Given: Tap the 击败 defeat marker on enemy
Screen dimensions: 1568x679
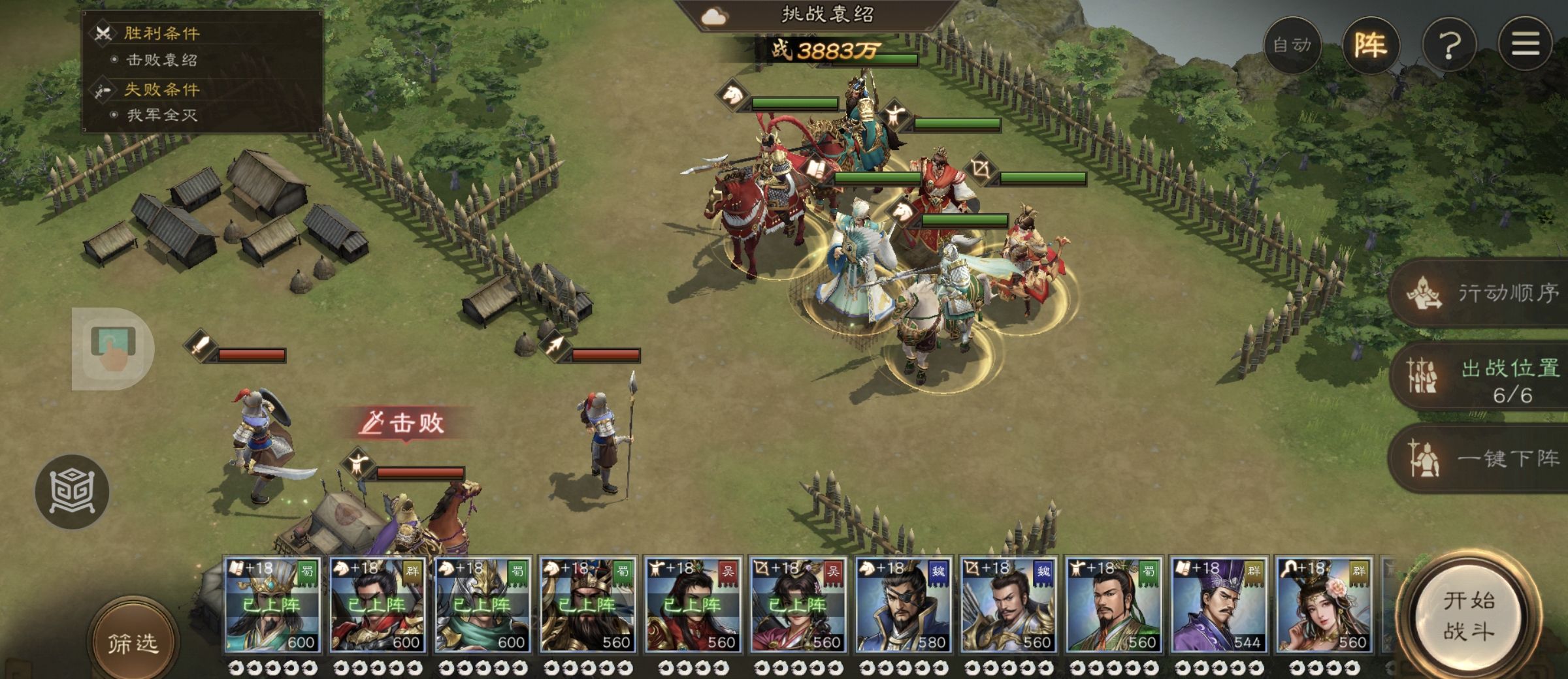Looking at the screenshot, I should [406, 423].
